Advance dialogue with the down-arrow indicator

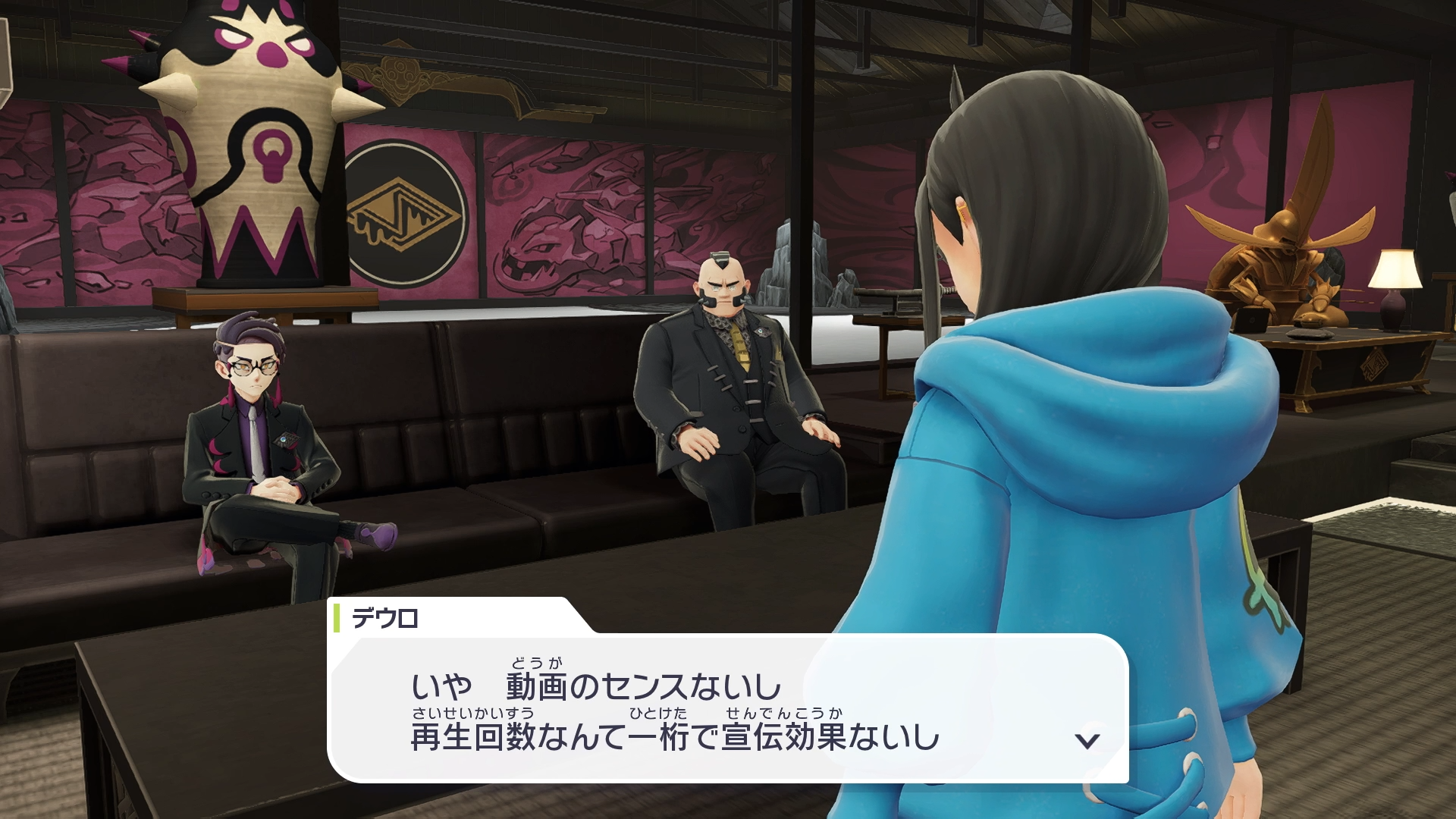[x=1087, y=740]
